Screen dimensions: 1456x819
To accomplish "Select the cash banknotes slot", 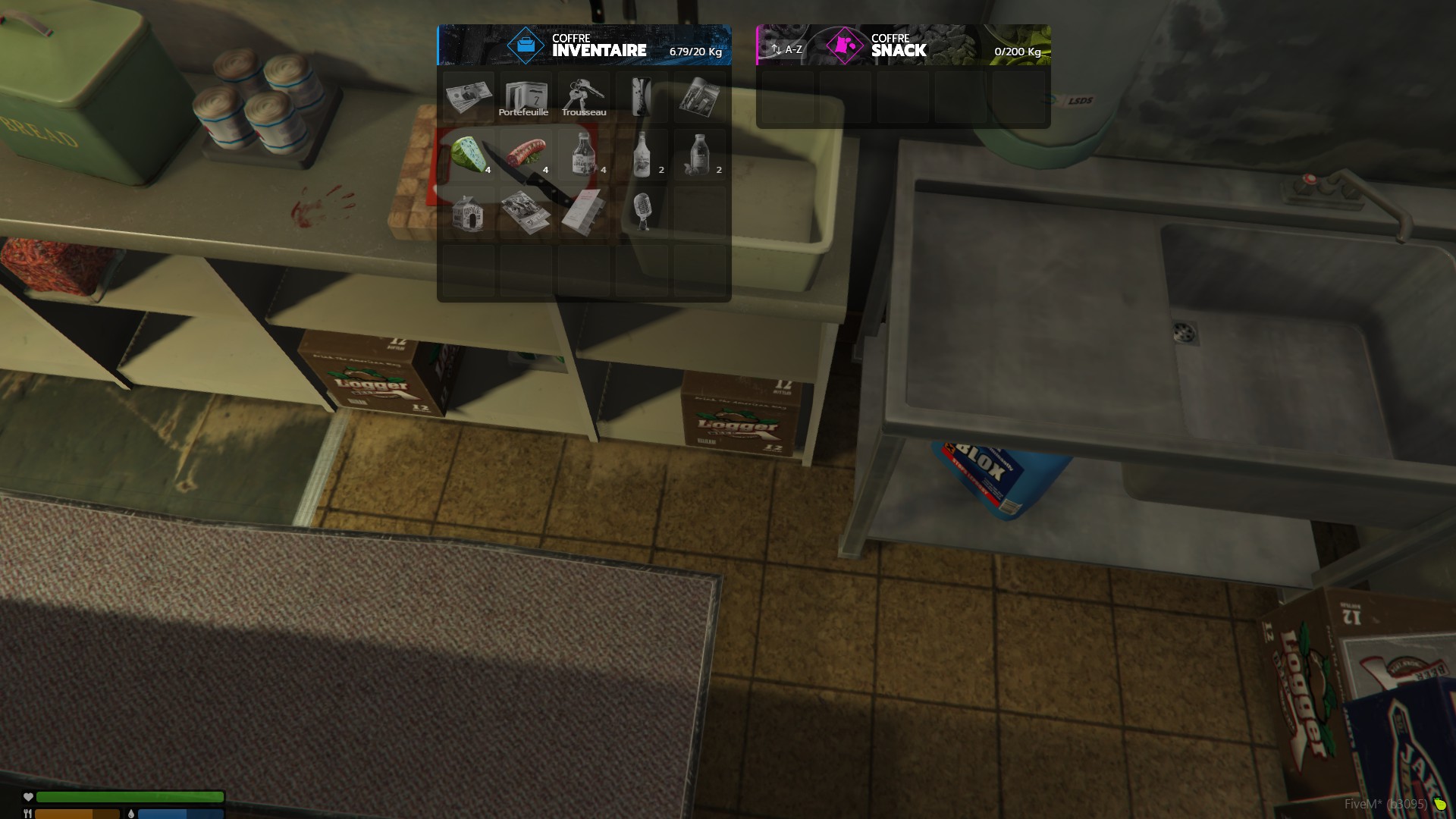I will coord(468,96).
